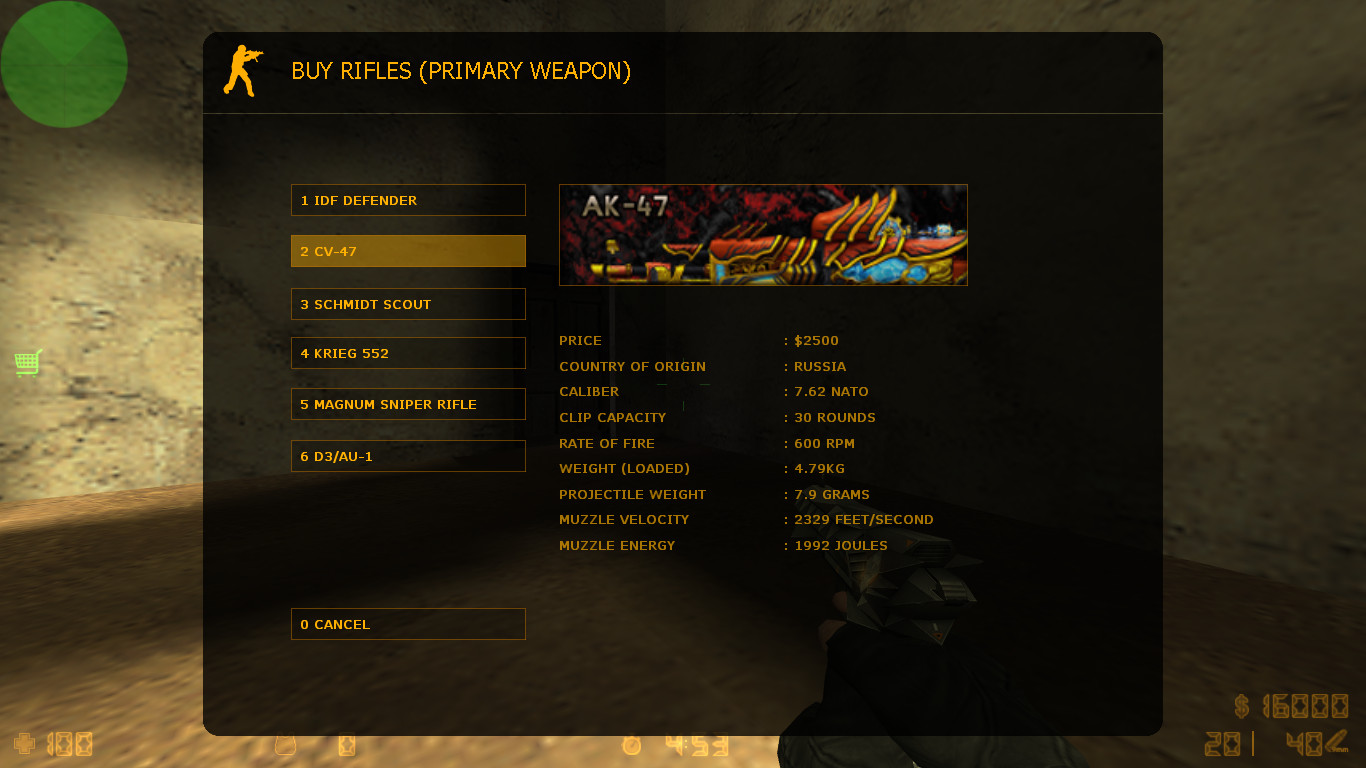Choose the 6 D3/AU-1 rifle
The width and height of the screenshot is (1366, 768).
click(407, 455)
